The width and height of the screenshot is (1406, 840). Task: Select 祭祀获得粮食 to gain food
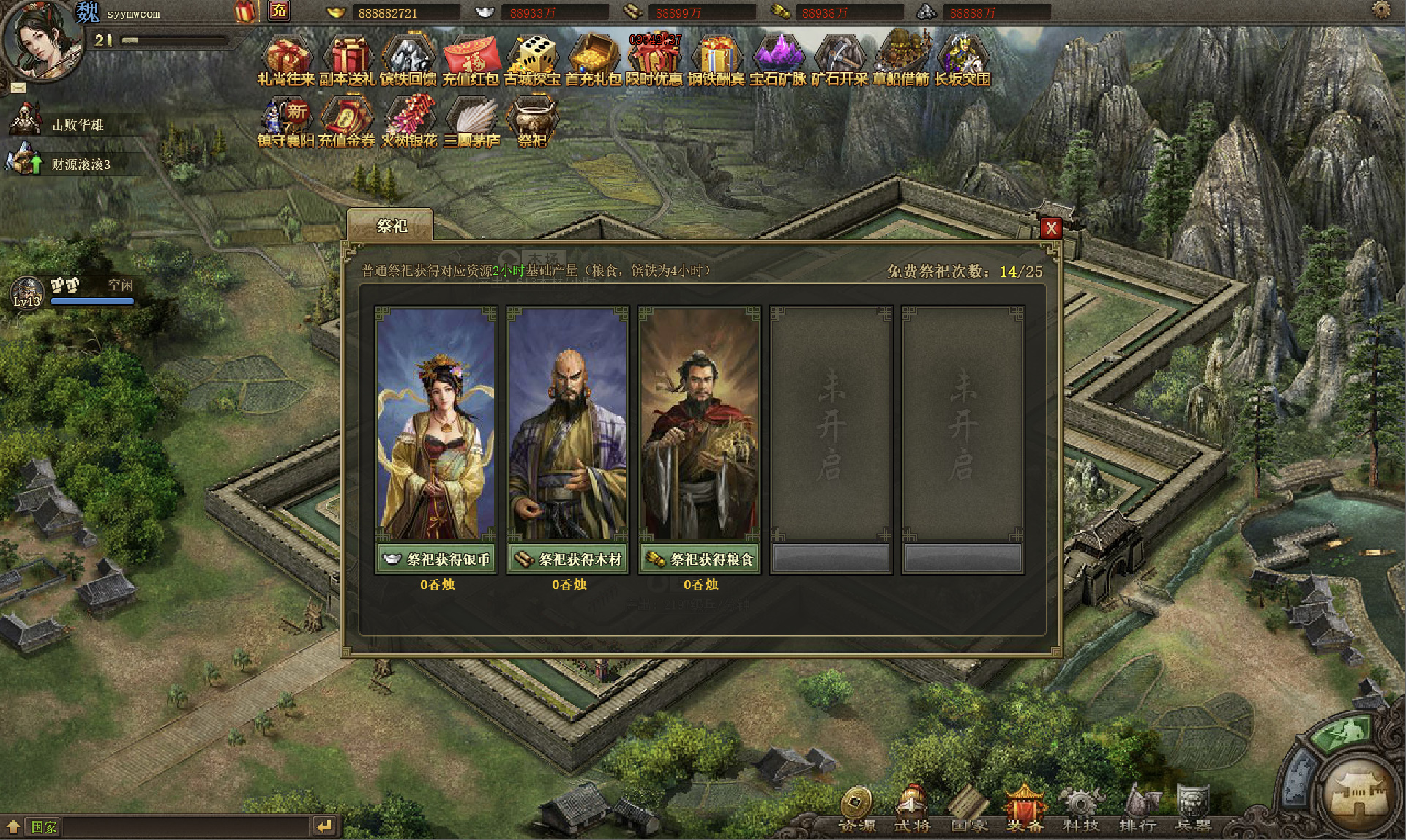tap(700, 560)
